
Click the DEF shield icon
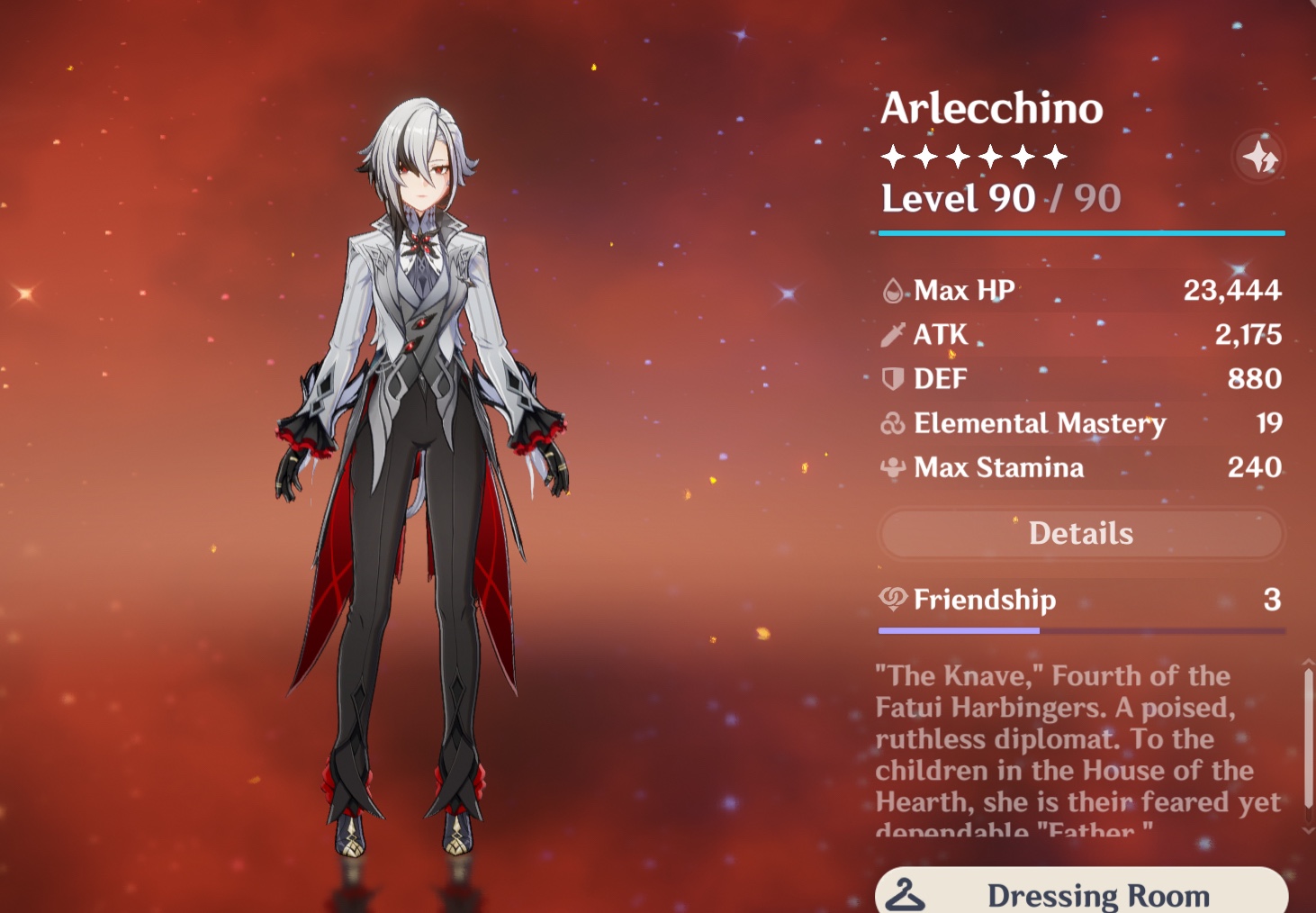click(x=892, y=378)
